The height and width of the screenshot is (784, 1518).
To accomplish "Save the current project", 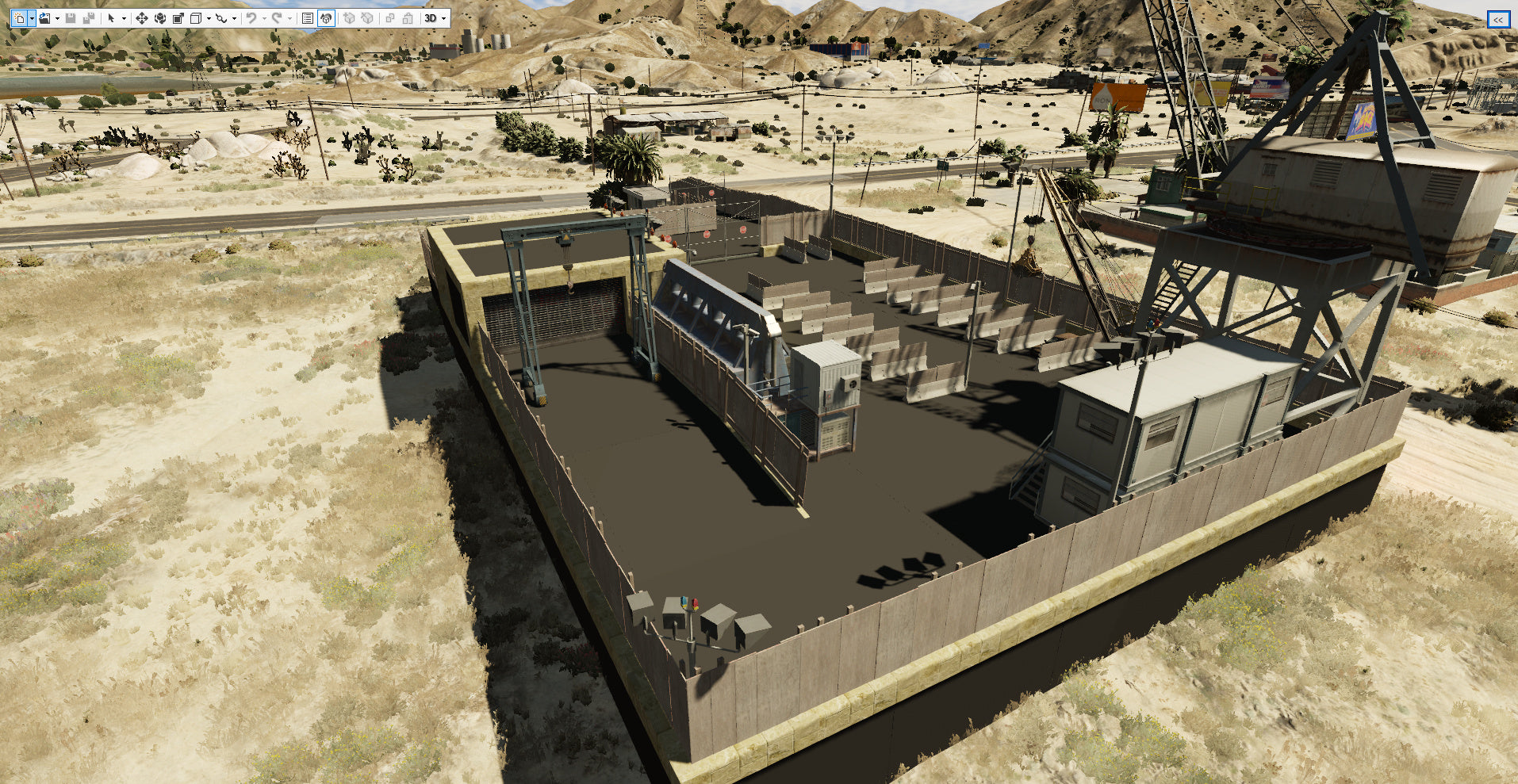I will [x=70, y=17].
